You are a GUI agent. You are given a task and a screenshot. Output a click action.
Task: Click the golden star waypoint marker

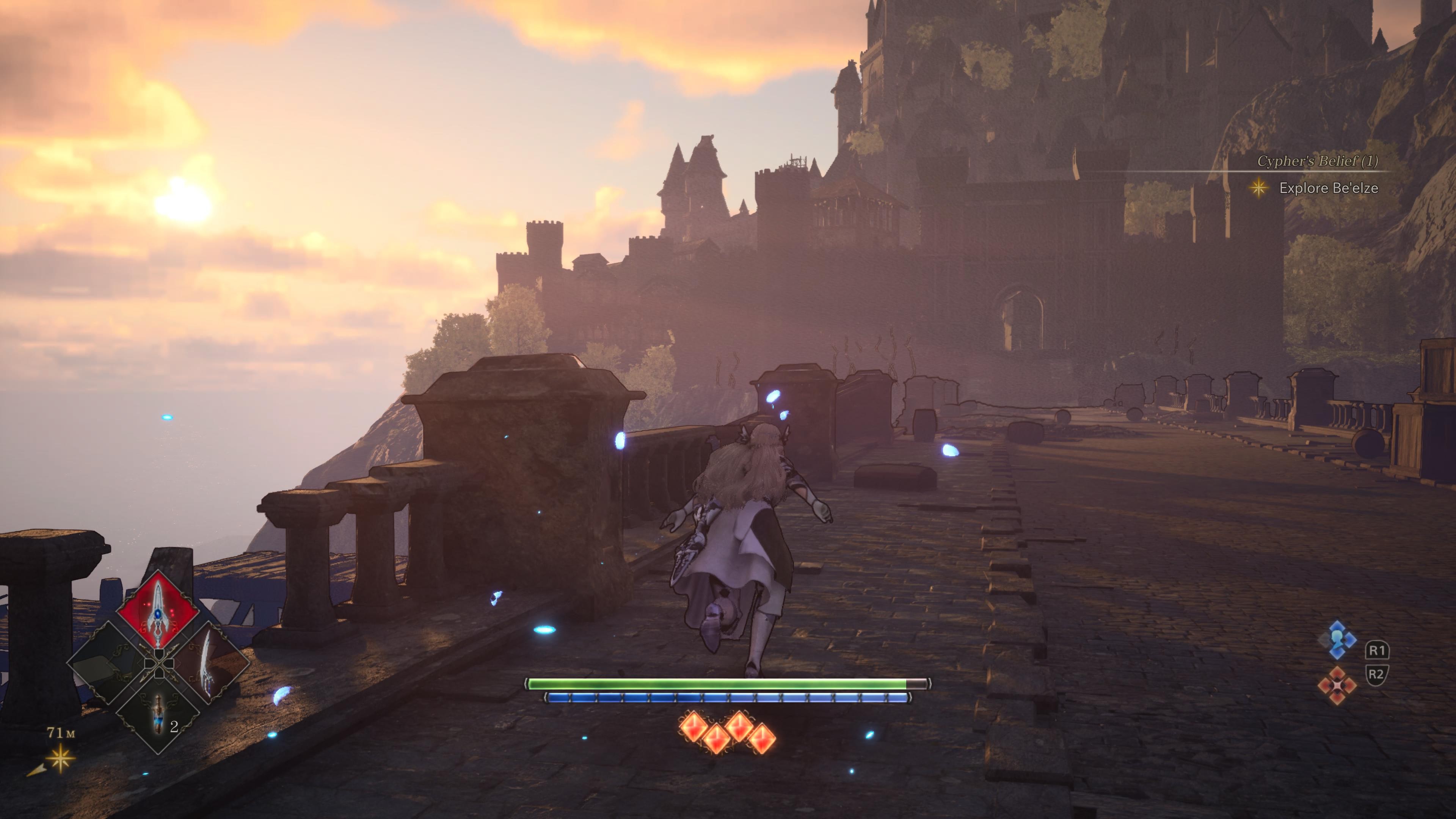(60, 758)
